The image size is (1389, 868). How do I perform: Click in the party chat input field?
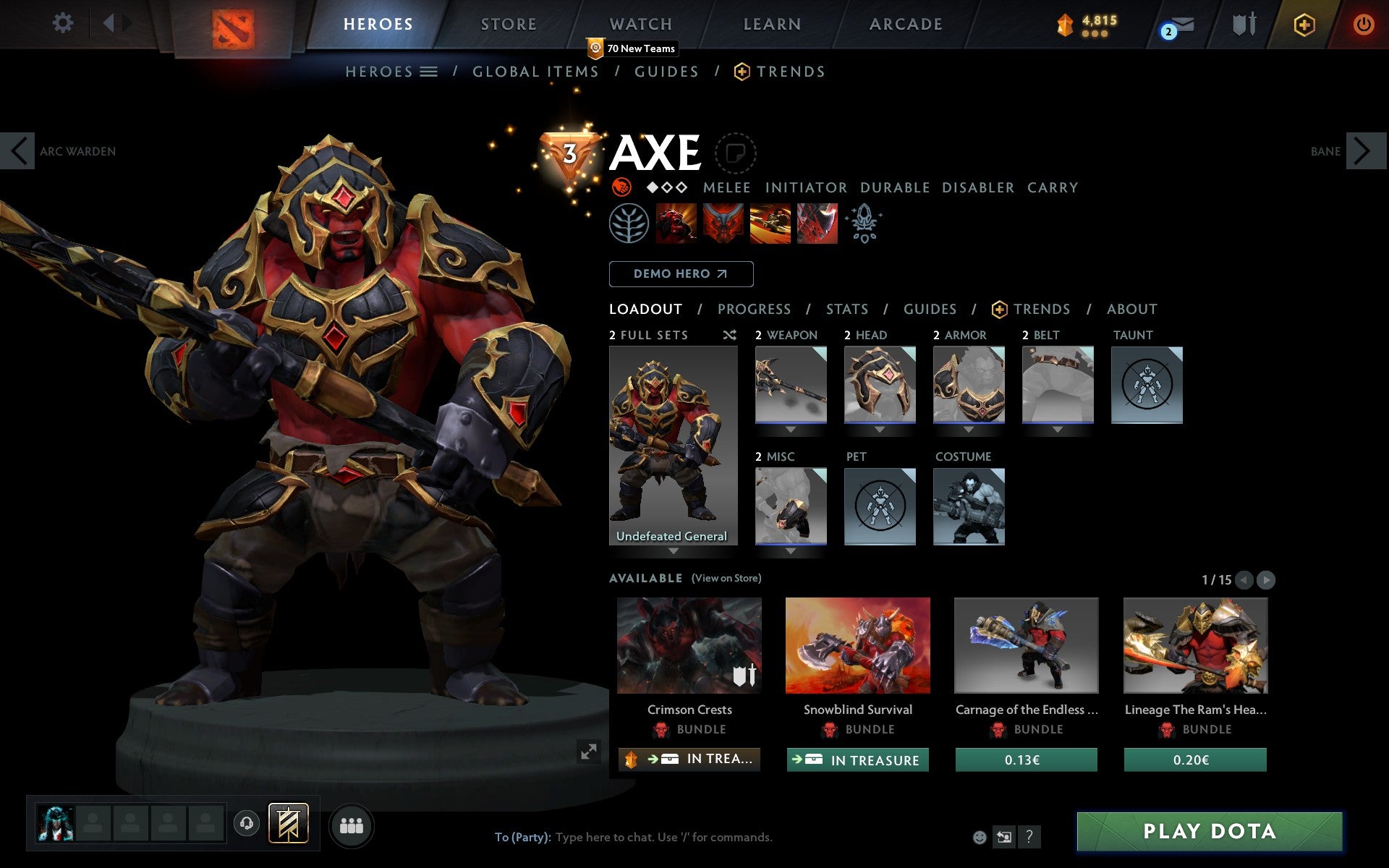[651, 837]
